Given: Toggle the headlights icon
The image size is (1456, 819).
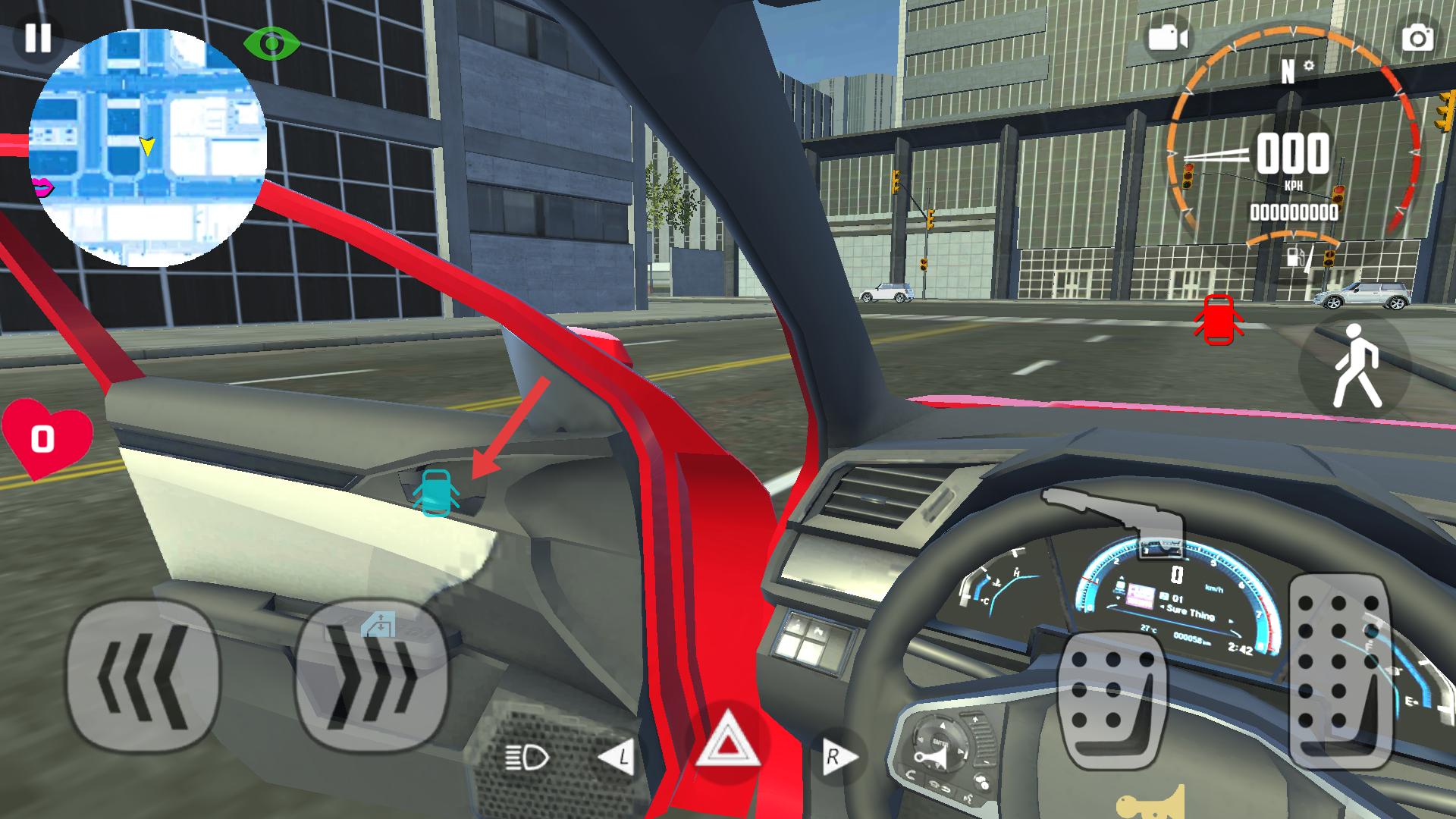Looking at the screenshot, I should click(x=527, y=756).
